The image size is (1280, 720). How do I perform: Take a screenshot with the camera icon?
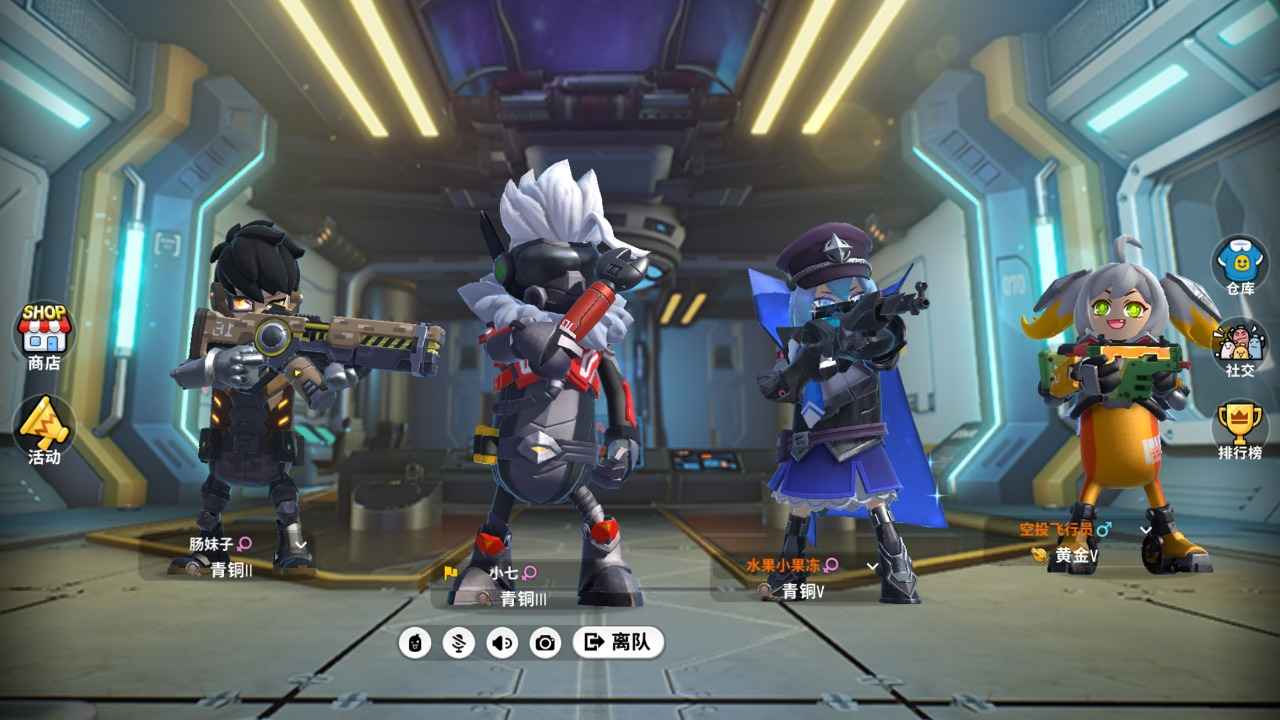(x=544, y=645)
